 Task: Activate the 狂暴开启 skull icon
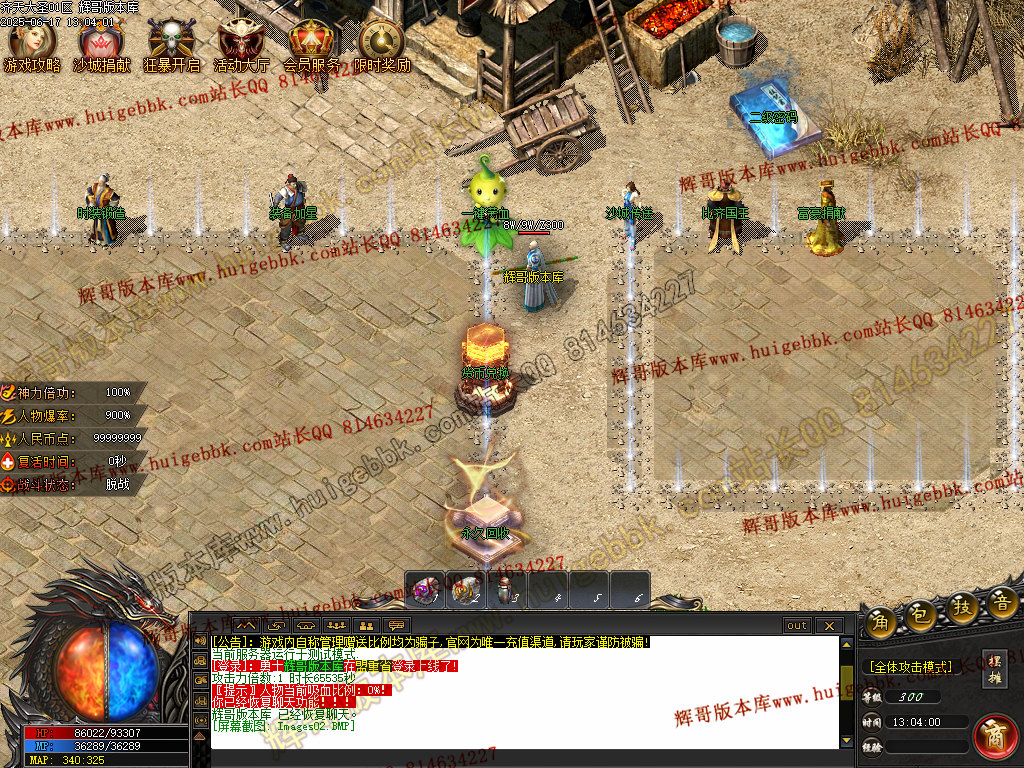(x=171, y=45)
